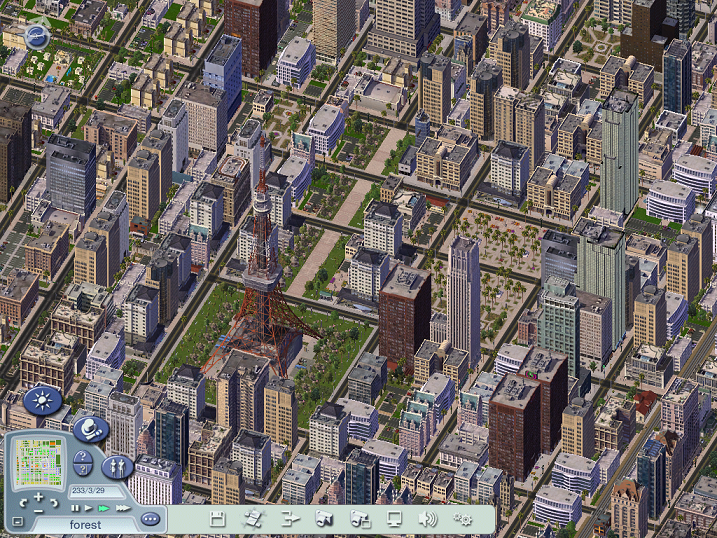Select the upper question mark query button
This screenshot has width=717, height=538.
coord(84,456)
